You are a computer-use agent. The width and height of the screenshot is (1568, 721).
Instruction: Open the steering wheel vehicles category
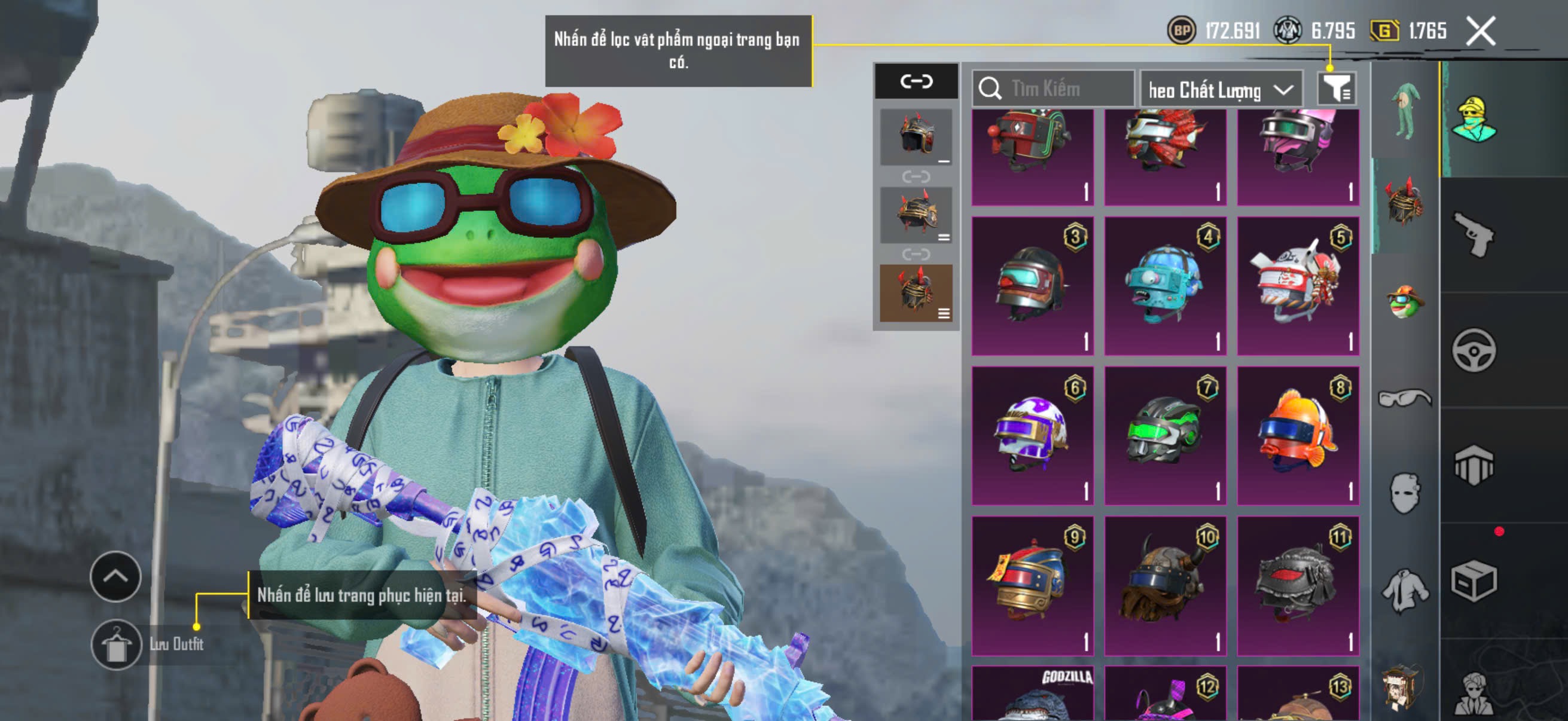(x=1473, y=350)
